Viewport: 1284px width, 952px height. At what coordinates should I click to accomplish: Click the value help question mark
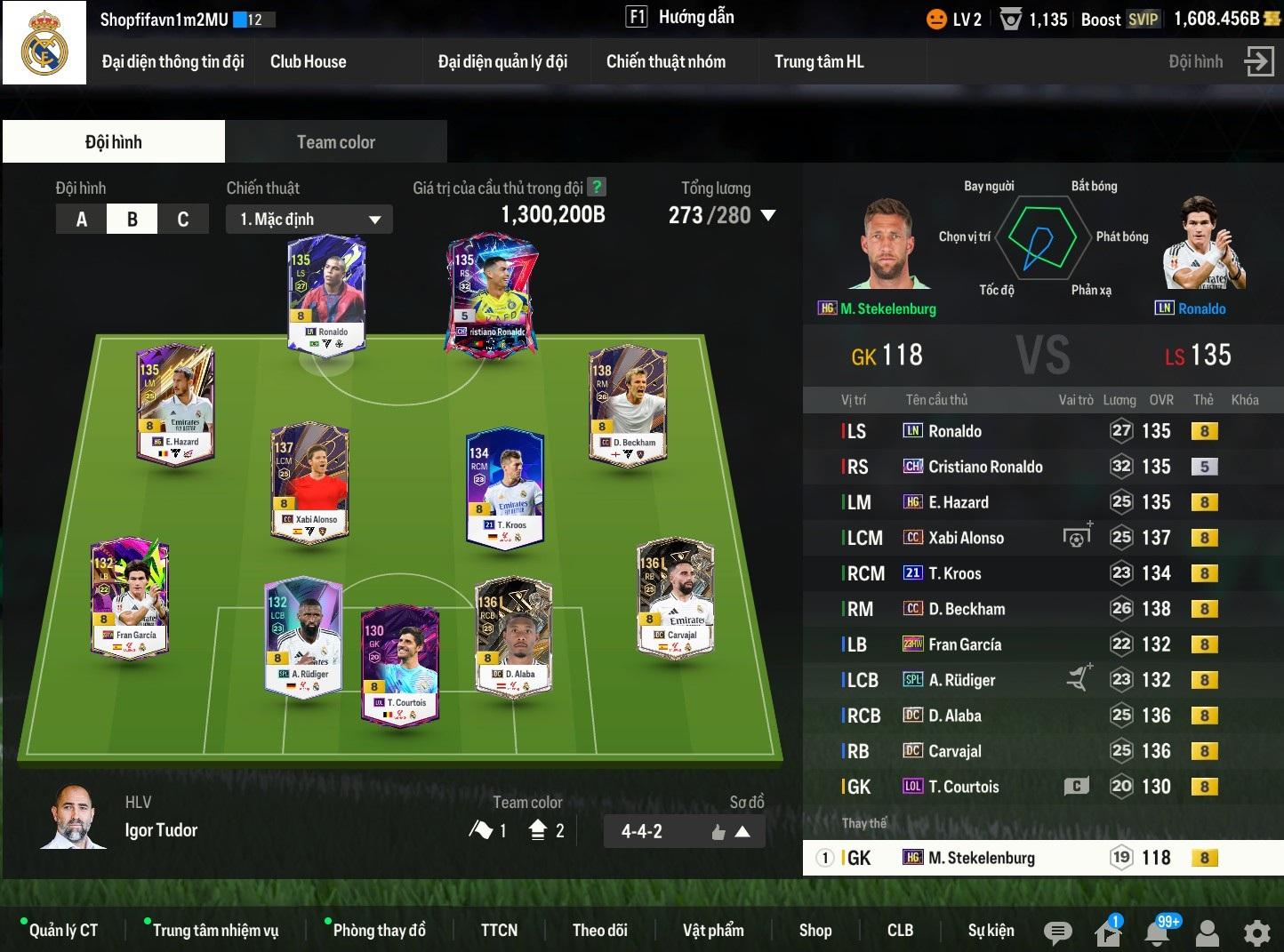[598, 187]
